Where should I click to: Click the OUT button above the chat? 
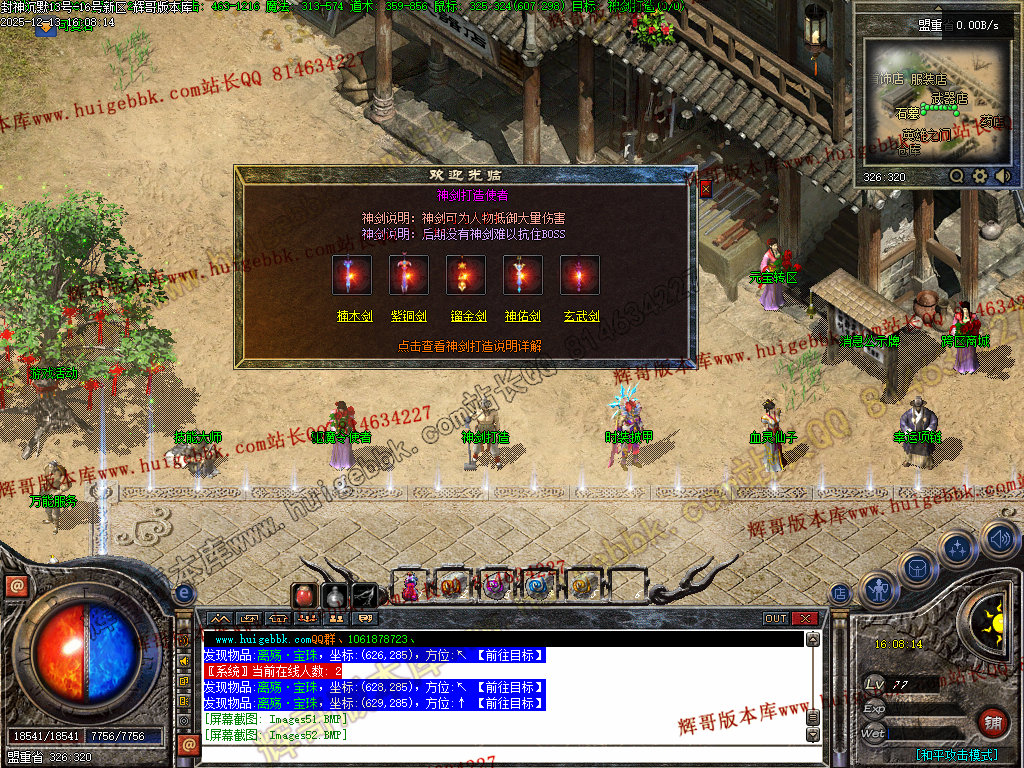776,619
